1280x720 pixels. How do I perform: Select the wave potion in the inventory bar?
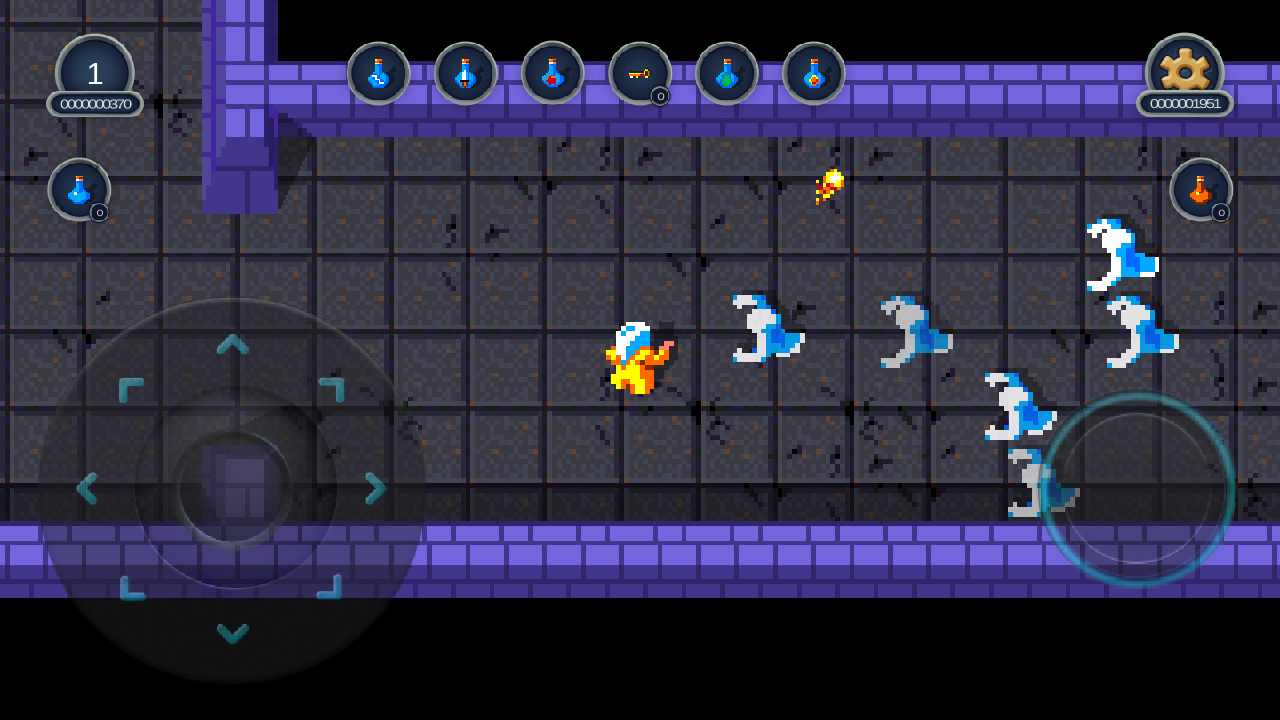pos(378,73)
